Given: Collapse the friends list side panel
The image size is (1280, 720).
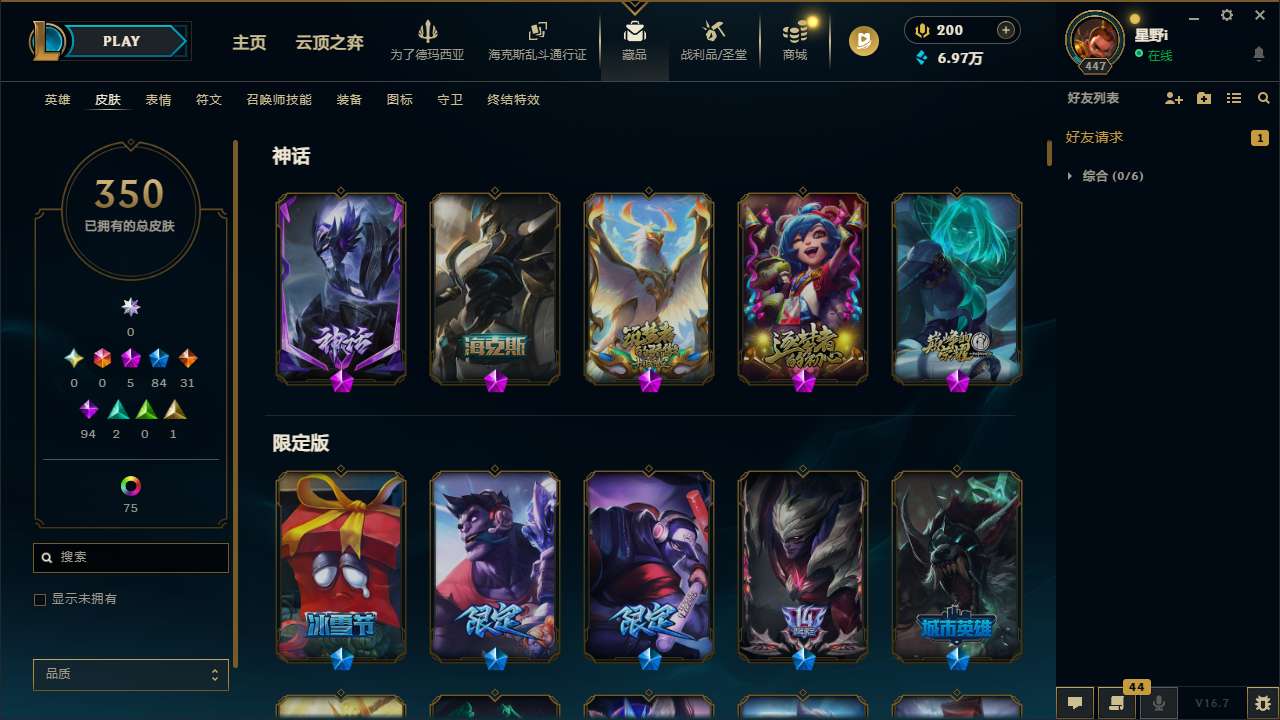Looking at the screenshot, I should coord(1048,152).
